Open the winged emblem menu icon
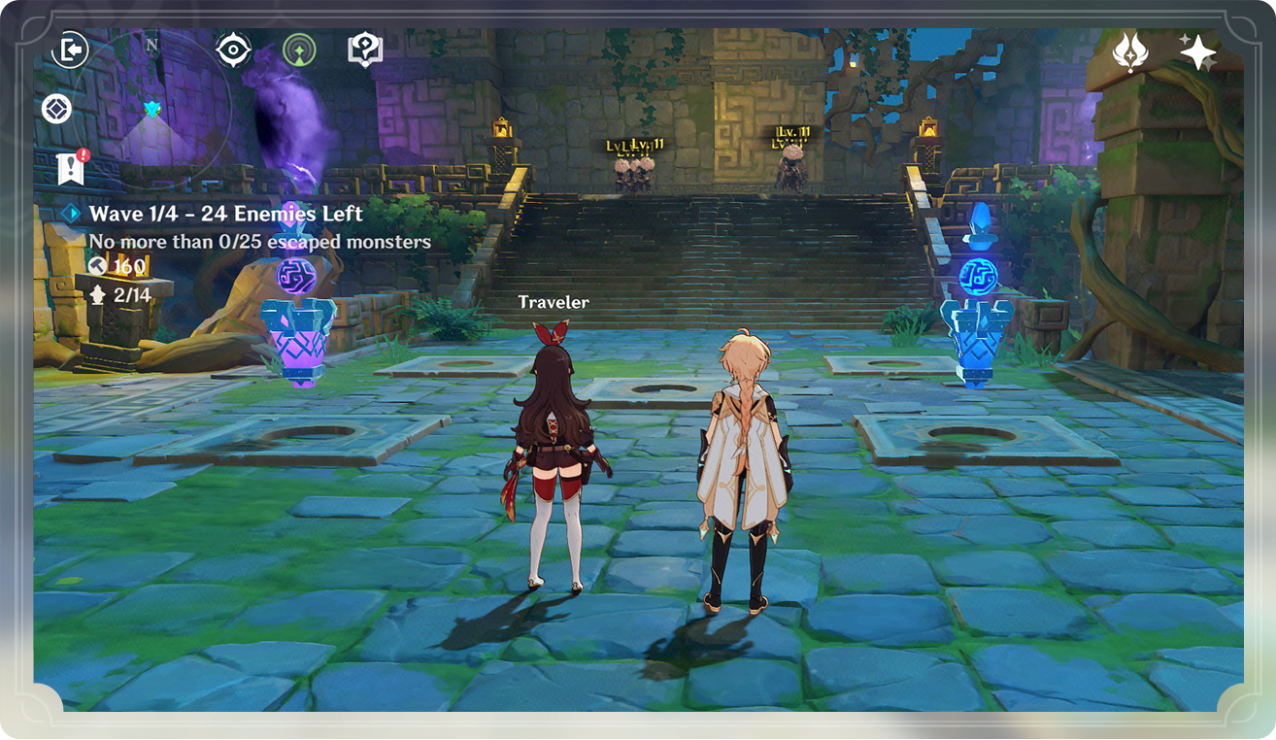Image resolution: width=1276 pixels, height=740 pixels. coord(1131,52)
